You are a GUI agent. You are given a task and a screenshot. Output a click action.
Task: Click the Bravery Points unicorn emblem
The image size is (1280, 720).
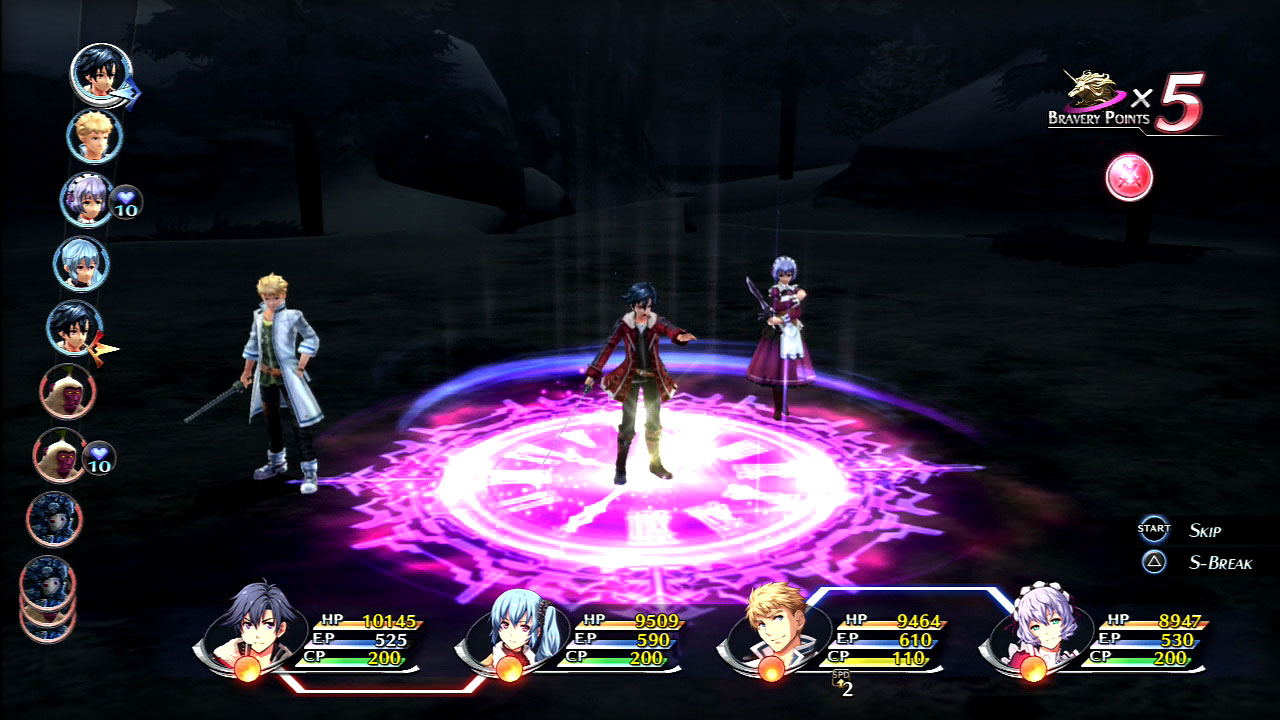point(1090,92)
